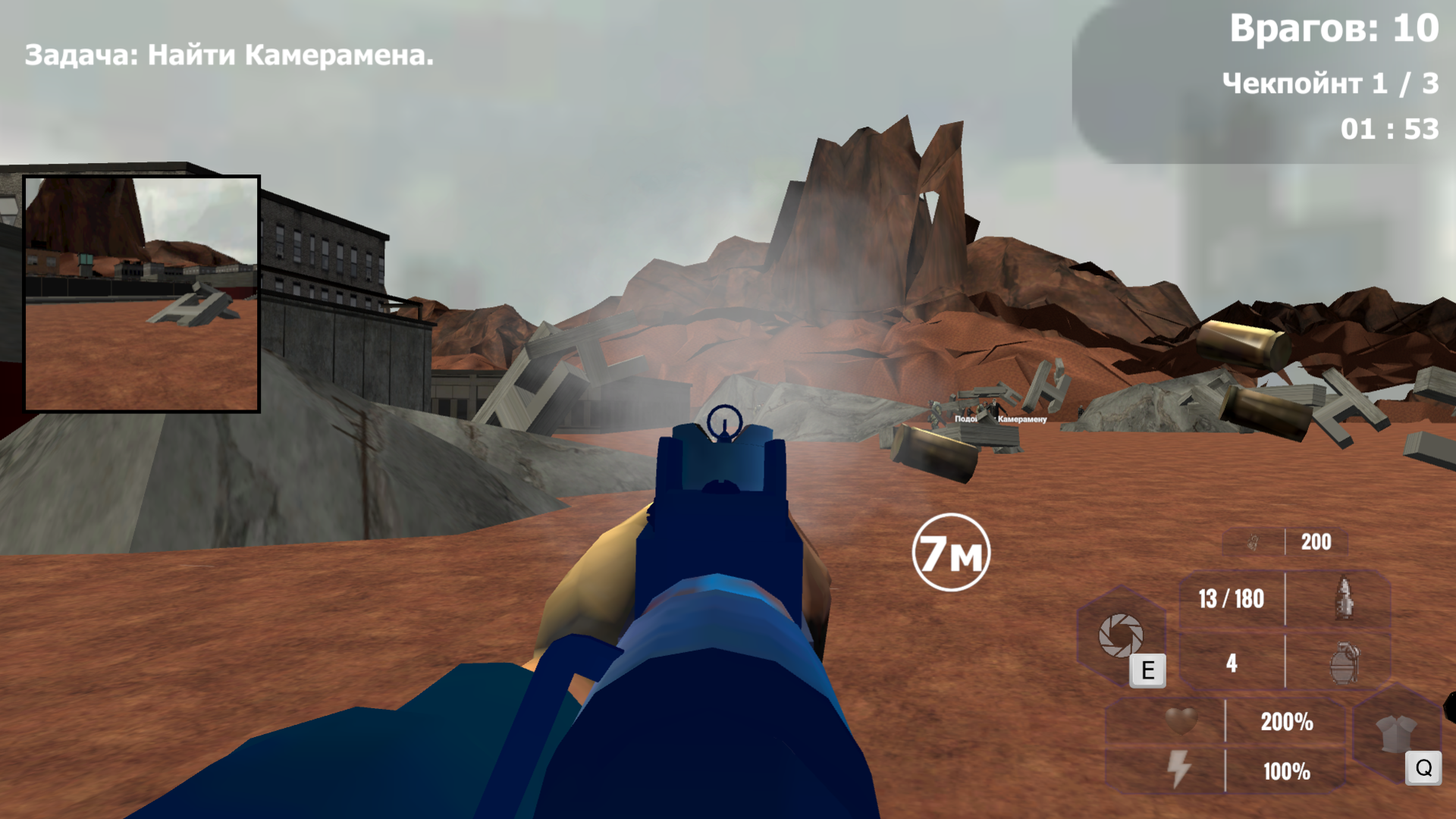1456x819 pixels.
Task: Expand the 13 / 180 ammo counter panel
Action: tap(1232, 599)
